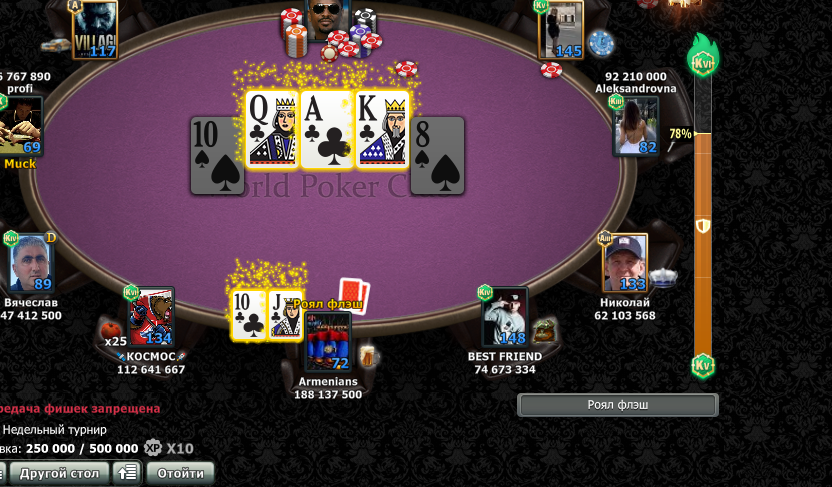Select Aleksandrovna's player avatar

[x=636, y=127]
